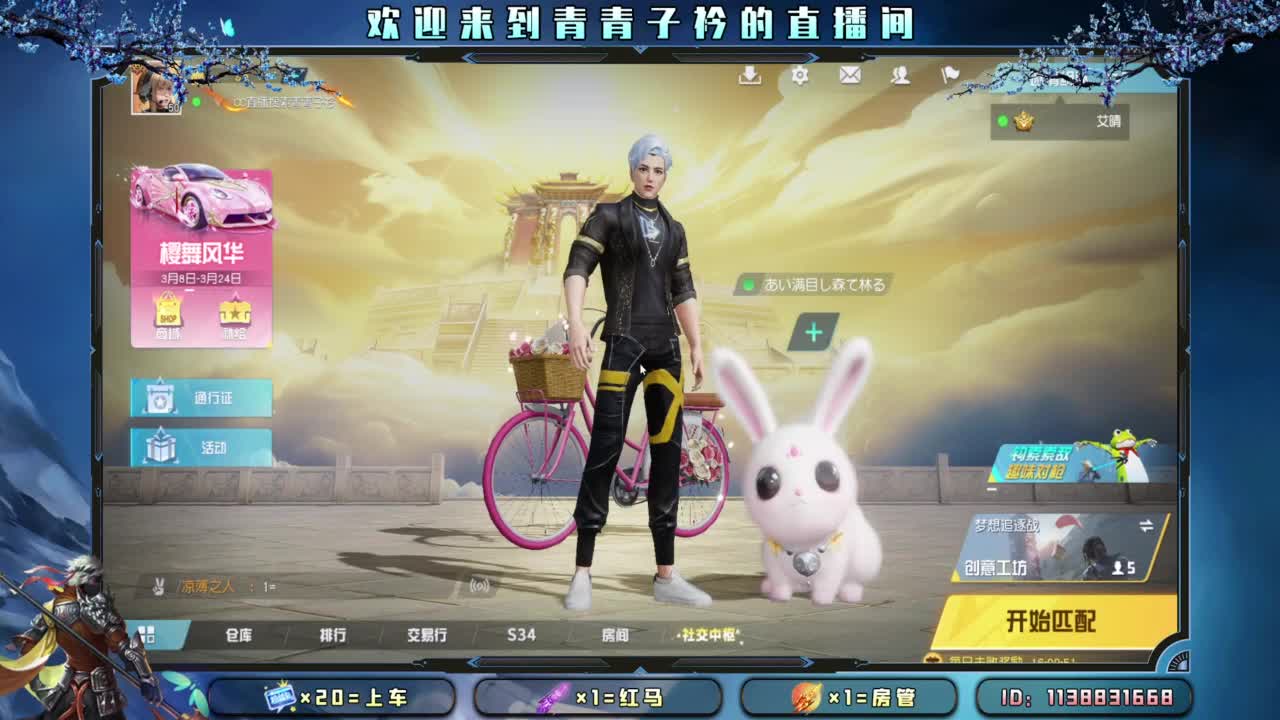Click the download icon in top bar
The height and width of the screenshot is (720, 1280).
pos(748,75)
